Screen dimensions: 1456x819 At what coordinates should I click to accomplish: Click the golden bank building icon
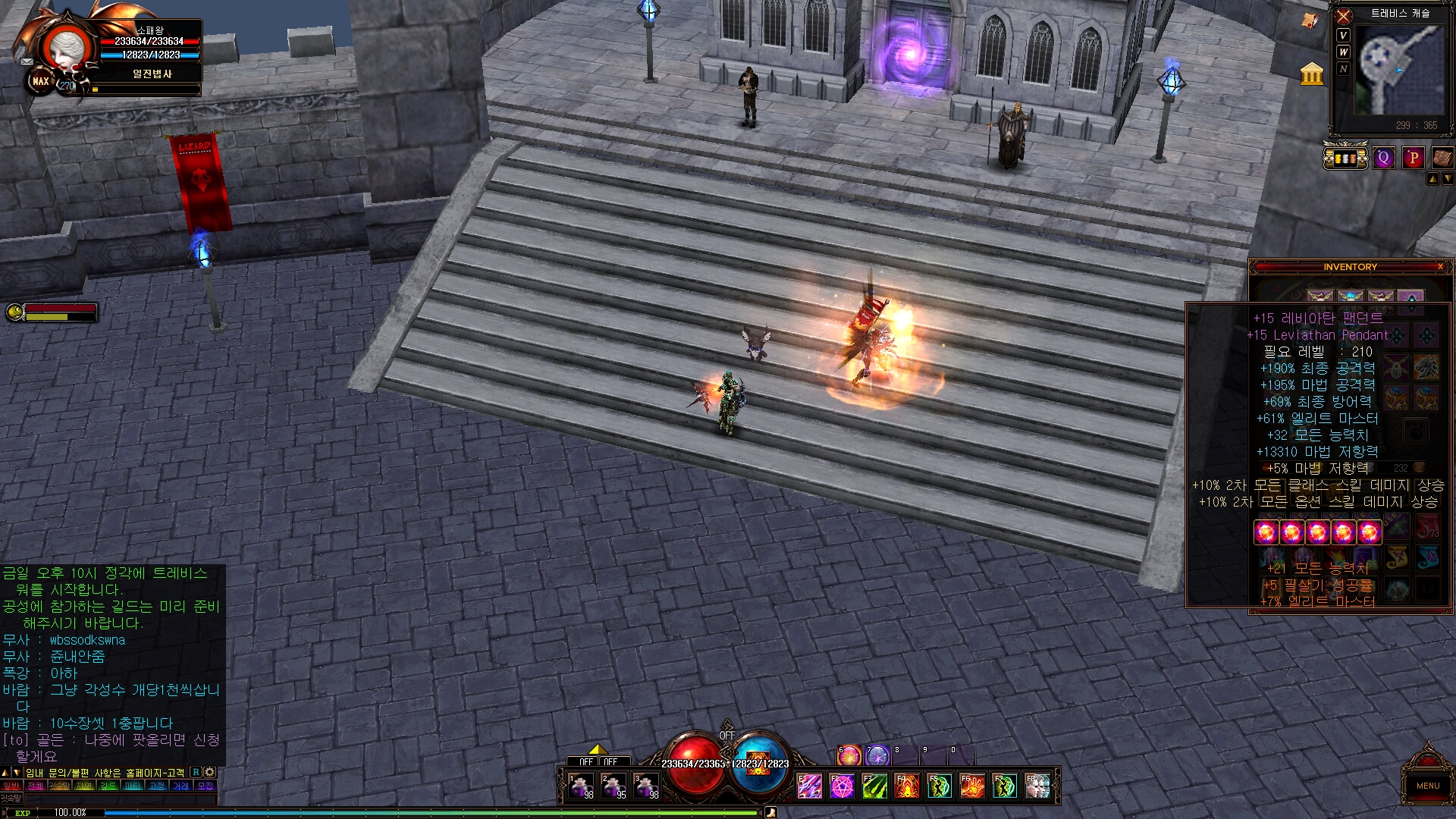click(1311, 74)
